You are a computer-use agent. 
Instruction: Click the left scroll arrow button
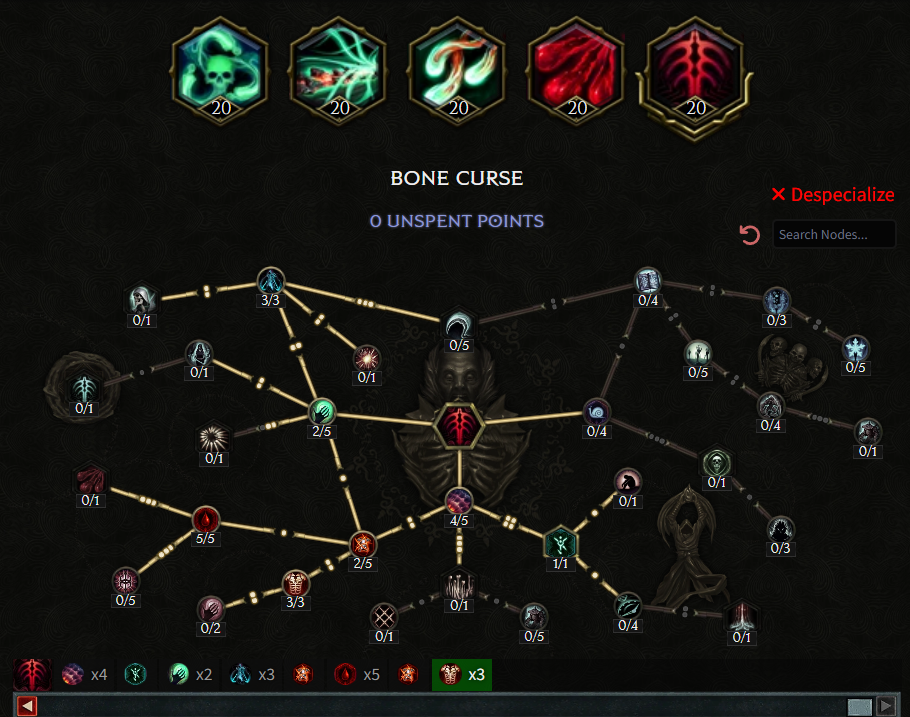(27, 706)
